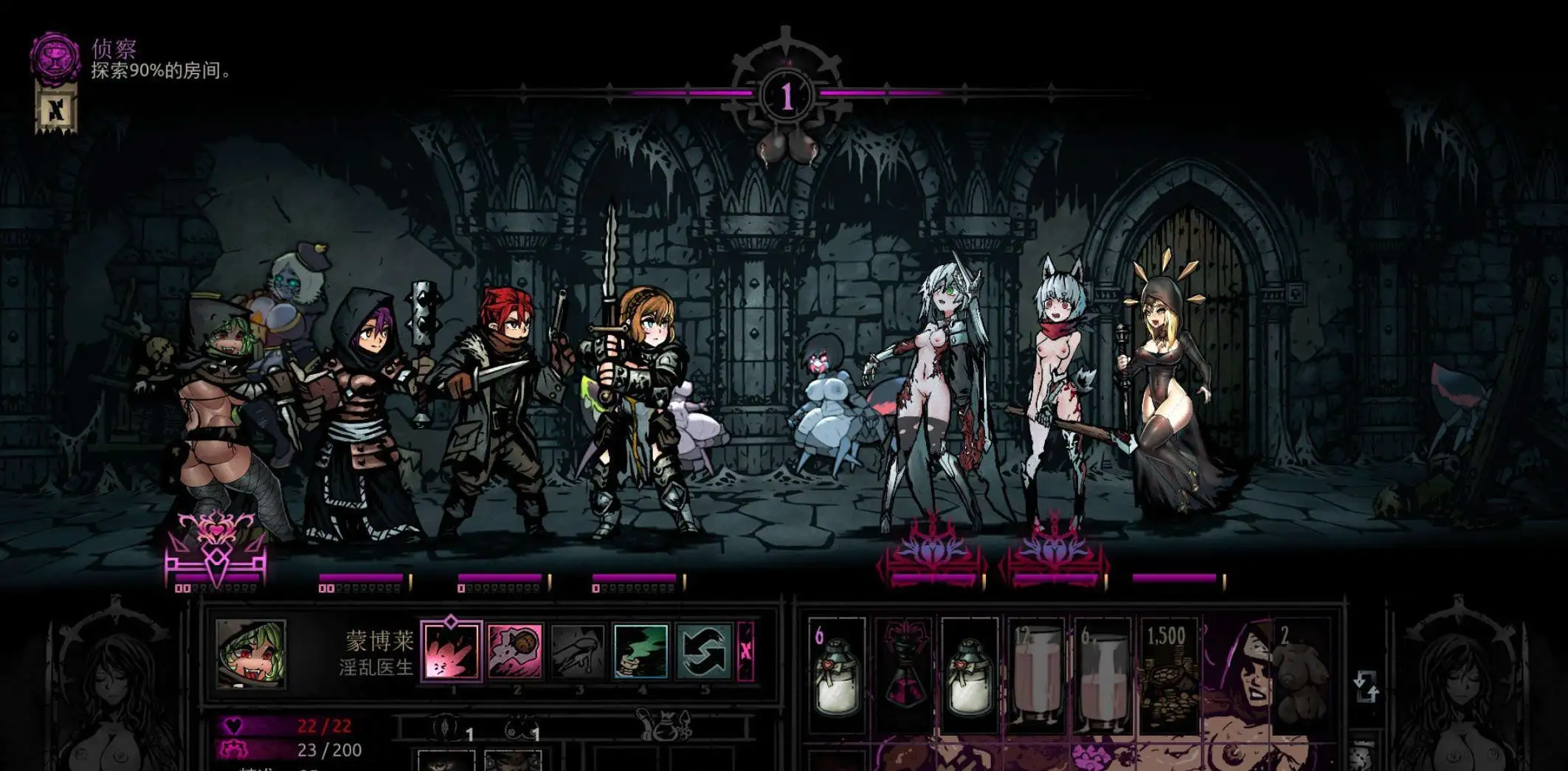Target the wolf-eared enemy with red scarf
1568x771 pixels.
[x=1055, y=391]
